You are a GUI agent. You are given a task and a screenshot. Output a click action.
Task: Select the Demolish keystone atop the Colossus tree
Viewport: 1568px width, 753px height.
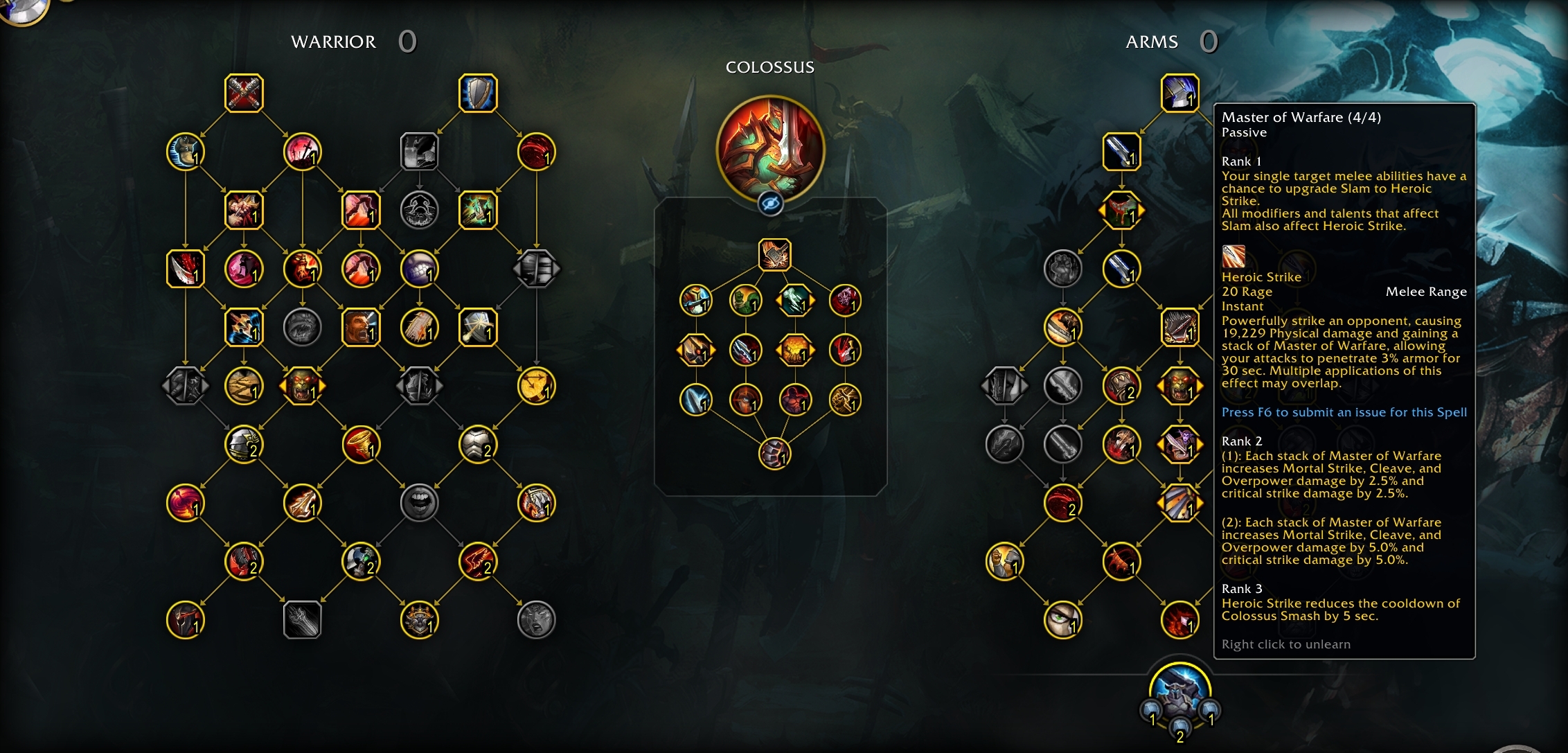tap(776, 254)
